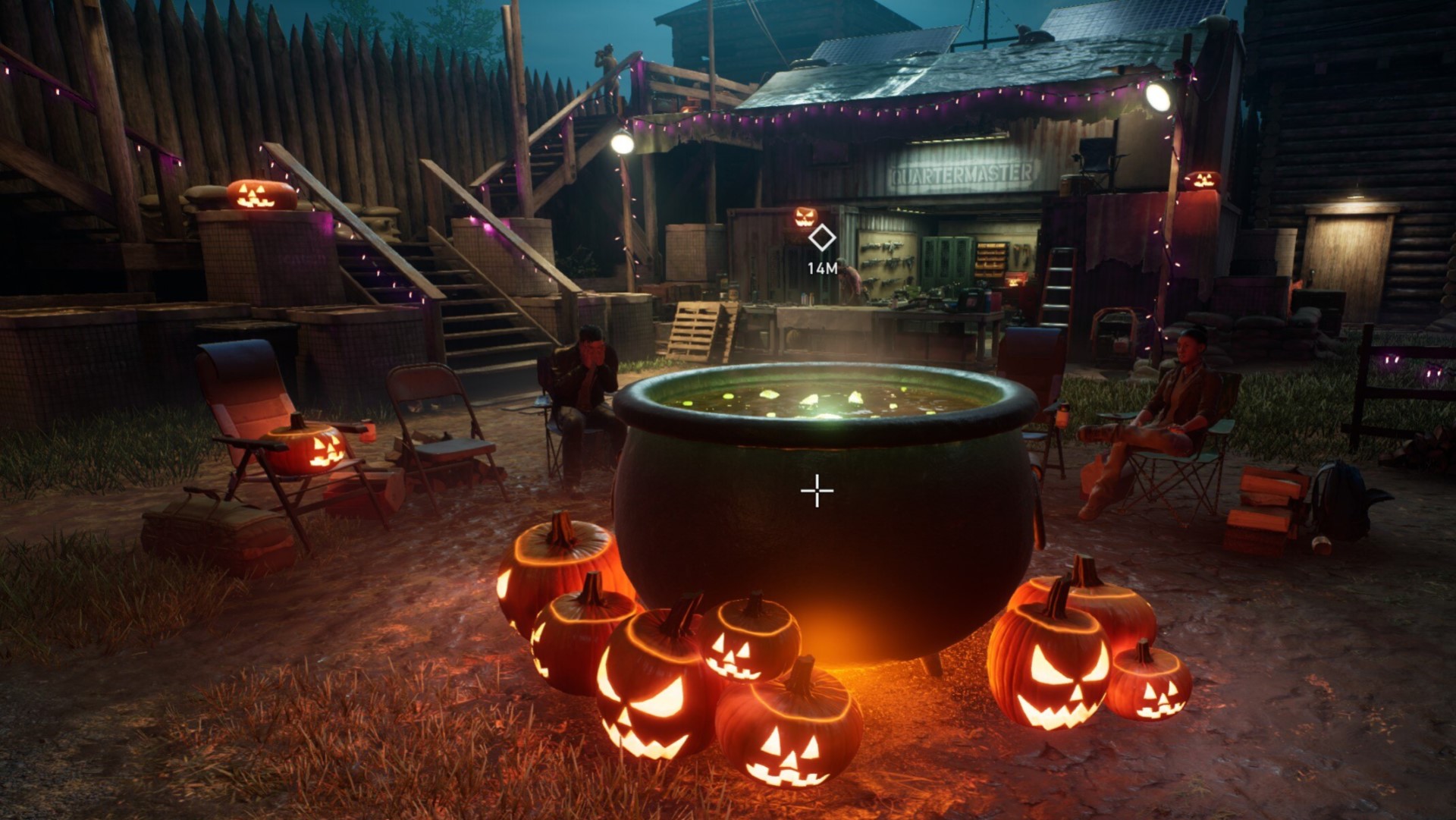The image size is (1456, 820).
Task: Click the crosshair at screen center
Action: pyautogui.click(x=817, y=491)
